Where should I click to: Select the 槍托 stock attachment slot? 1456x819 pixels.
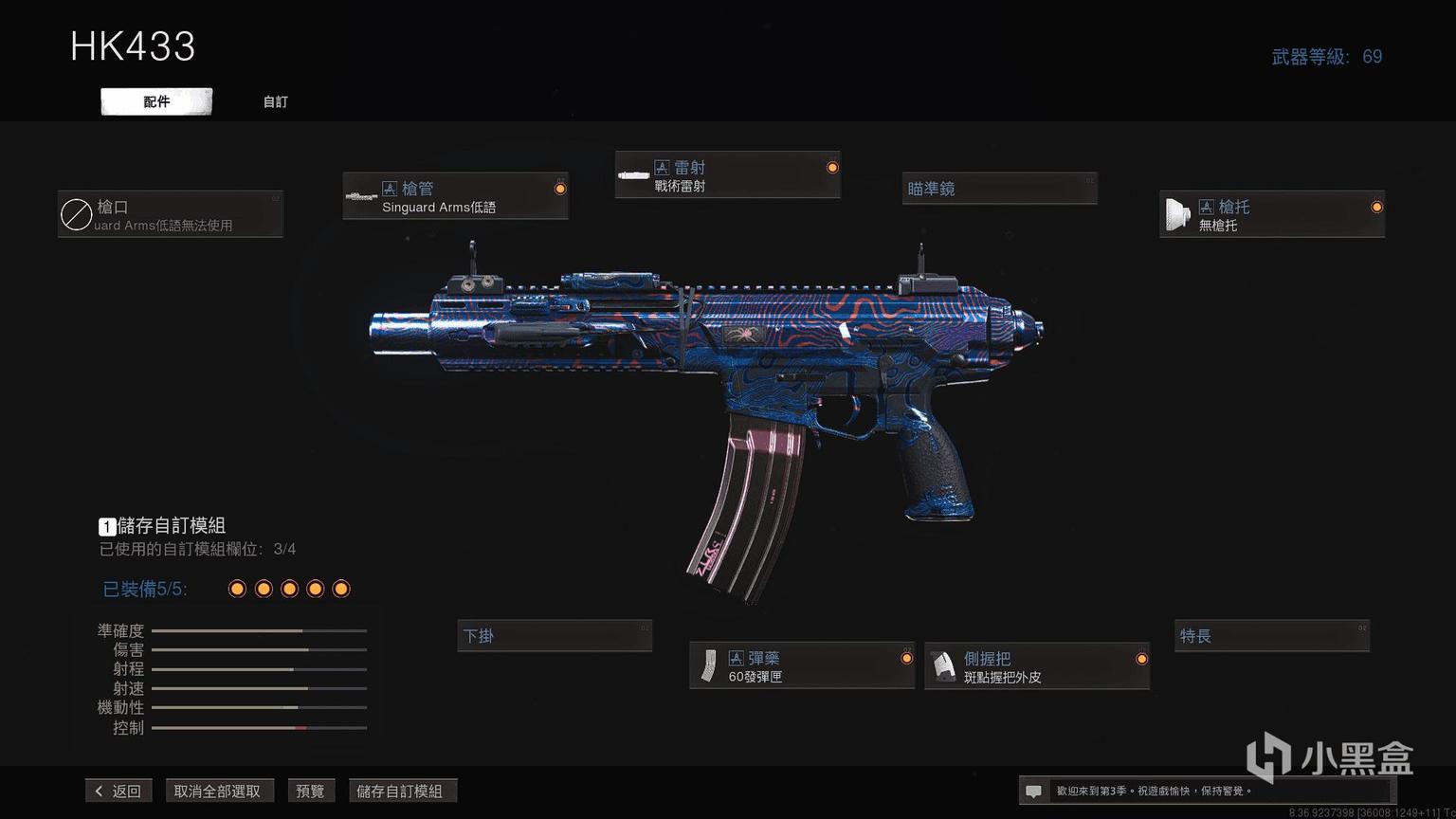[1271, 215]
